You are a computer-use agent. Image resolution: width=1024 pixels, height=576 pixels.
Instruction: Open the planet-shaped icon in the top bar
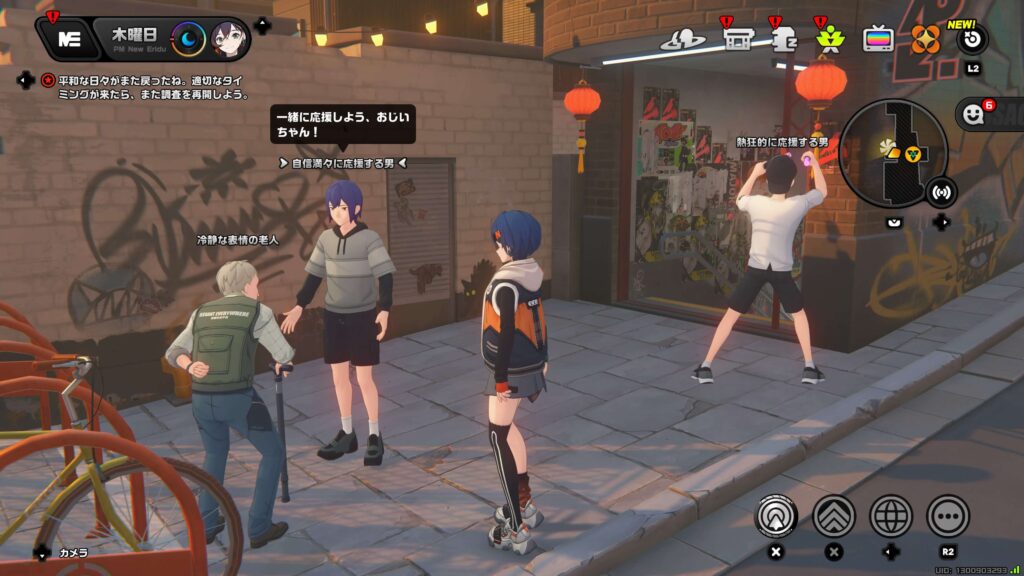coord(683,39)
